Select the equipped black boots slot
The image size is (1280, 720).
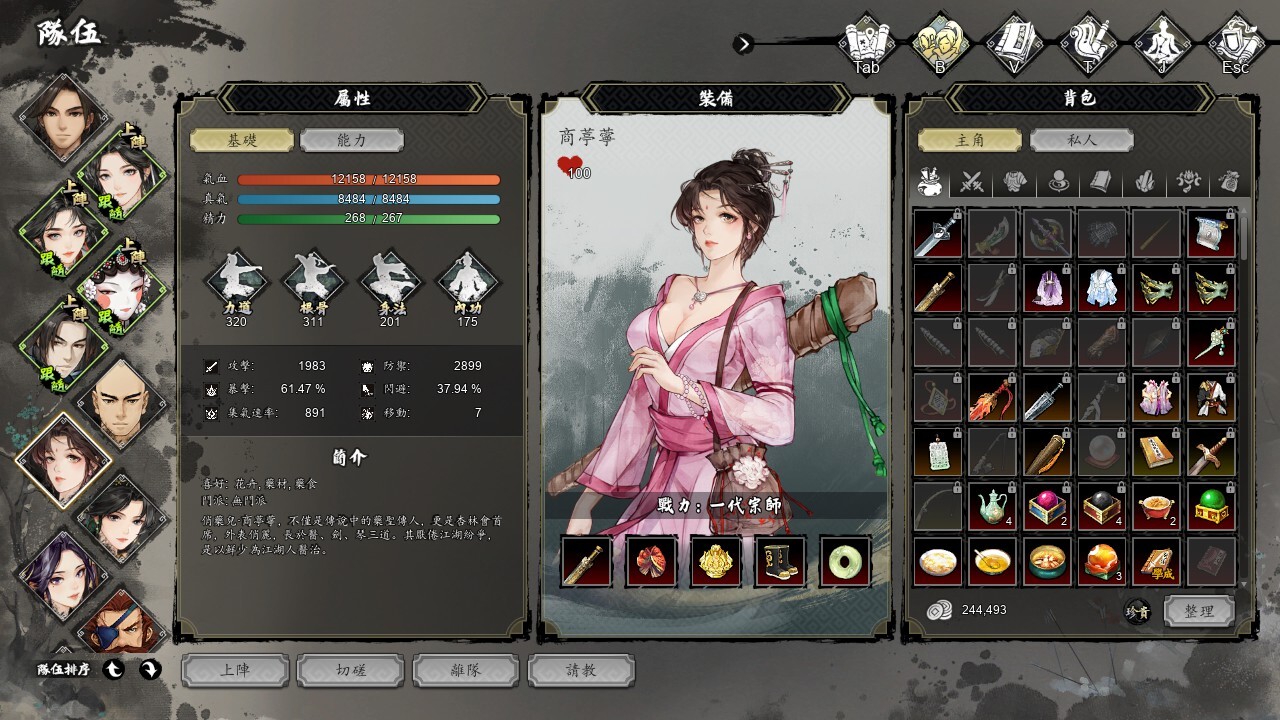[780, 561]
